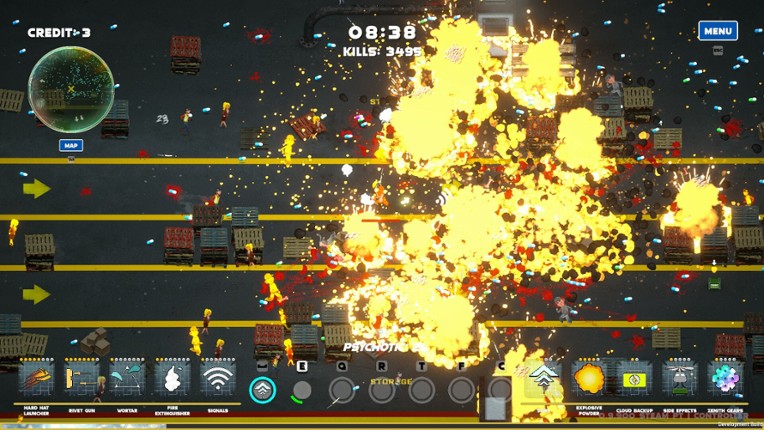Select the Mortar weapon icon
This screenshot has width=764, height=430.
click(127, 379)
